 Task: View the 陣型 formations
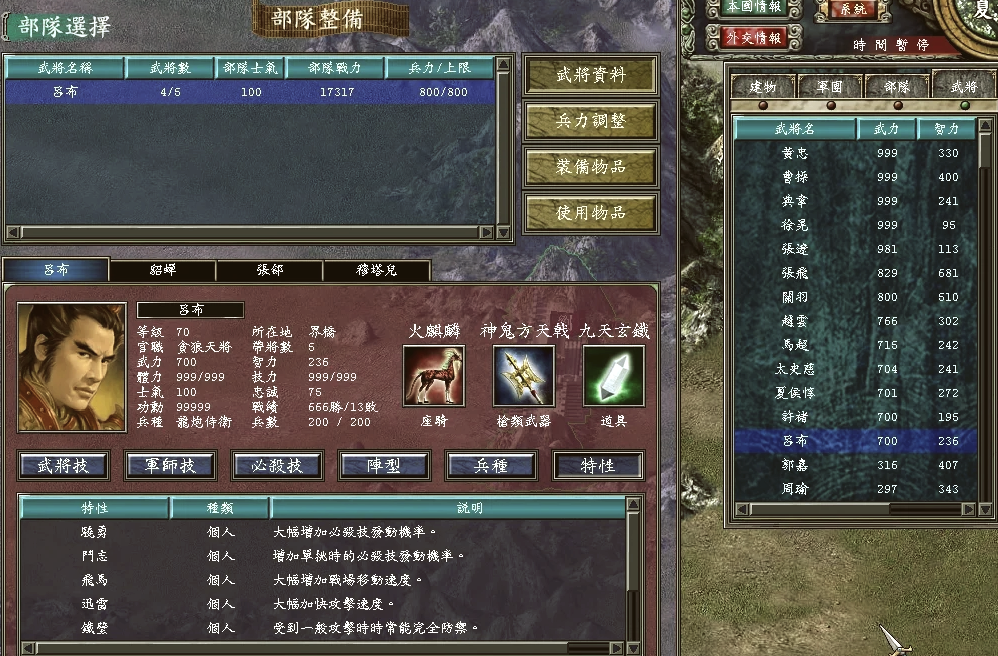tap(384, 465)
